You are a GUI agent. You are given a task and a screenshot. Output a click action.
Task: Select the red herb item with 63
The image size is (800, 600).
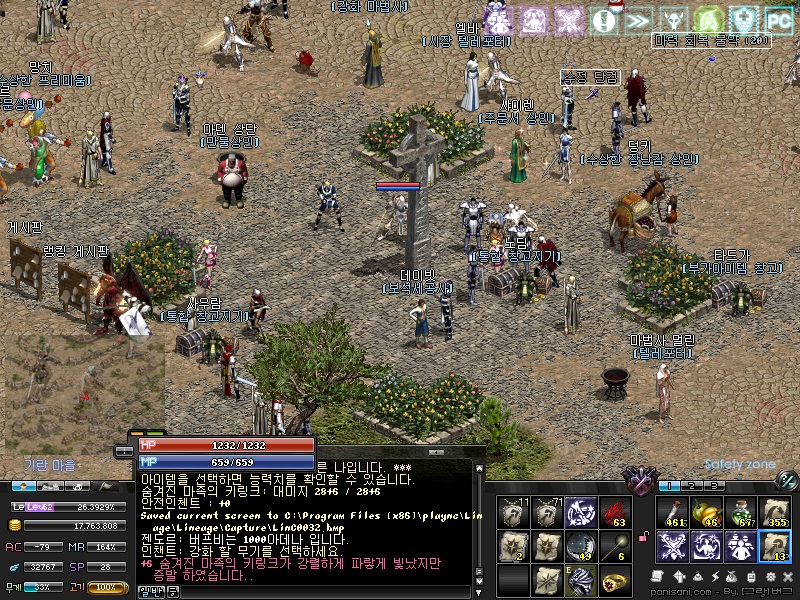tap(612, 513)
